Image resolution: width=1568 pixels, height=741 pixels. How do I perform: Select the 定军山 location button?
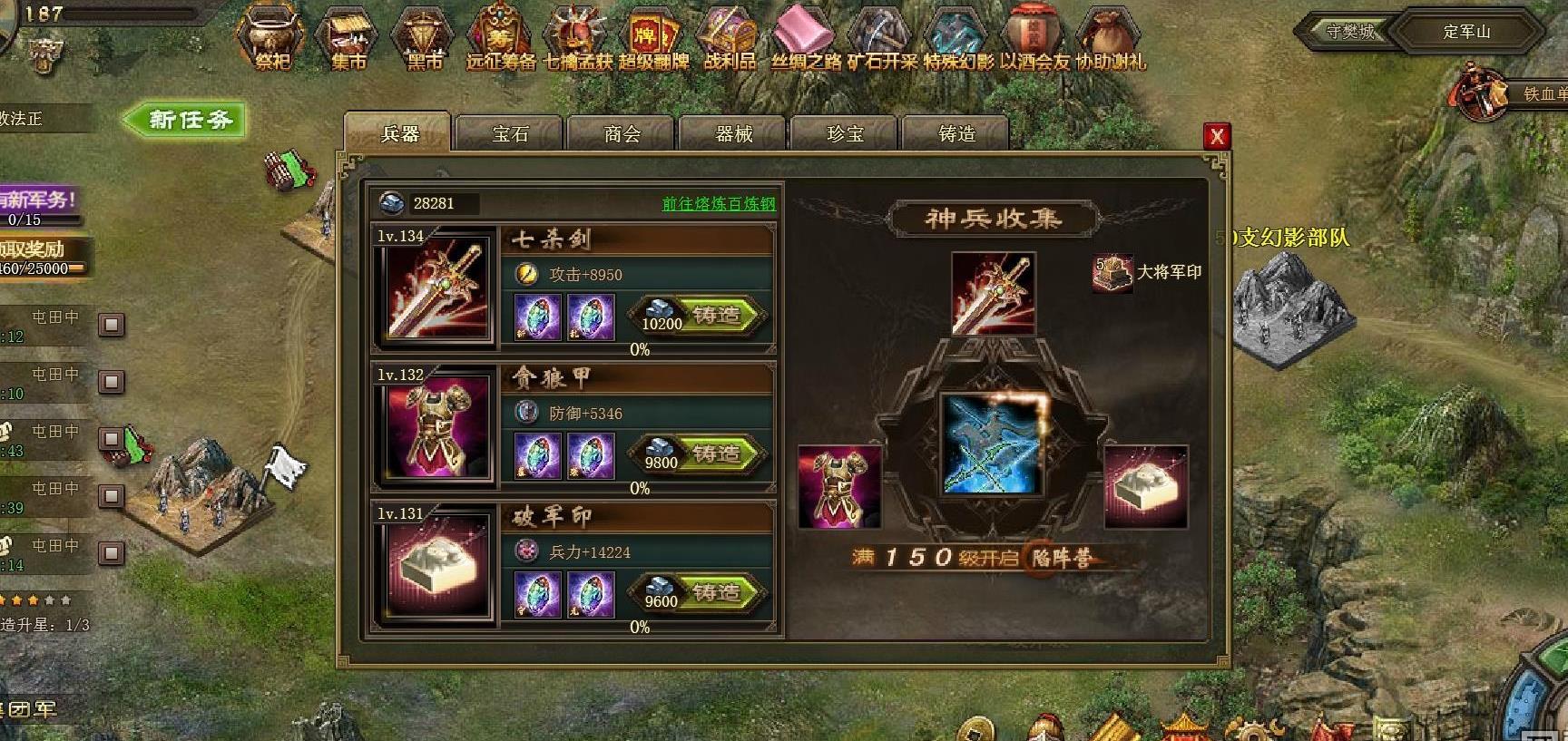1465,32
